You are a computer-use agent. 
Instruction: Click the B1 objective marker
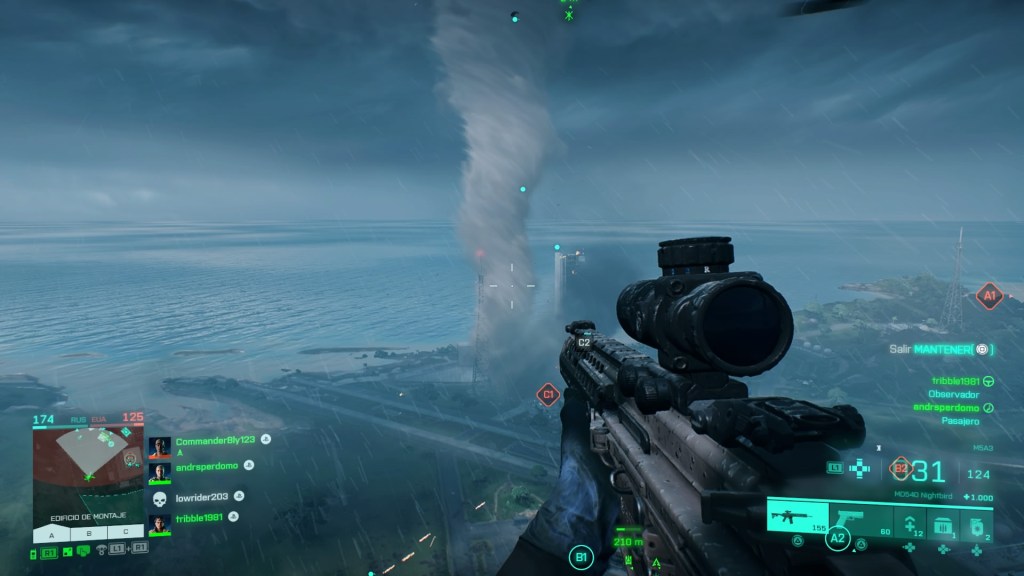pyautogui.click(x=580, y=556)
